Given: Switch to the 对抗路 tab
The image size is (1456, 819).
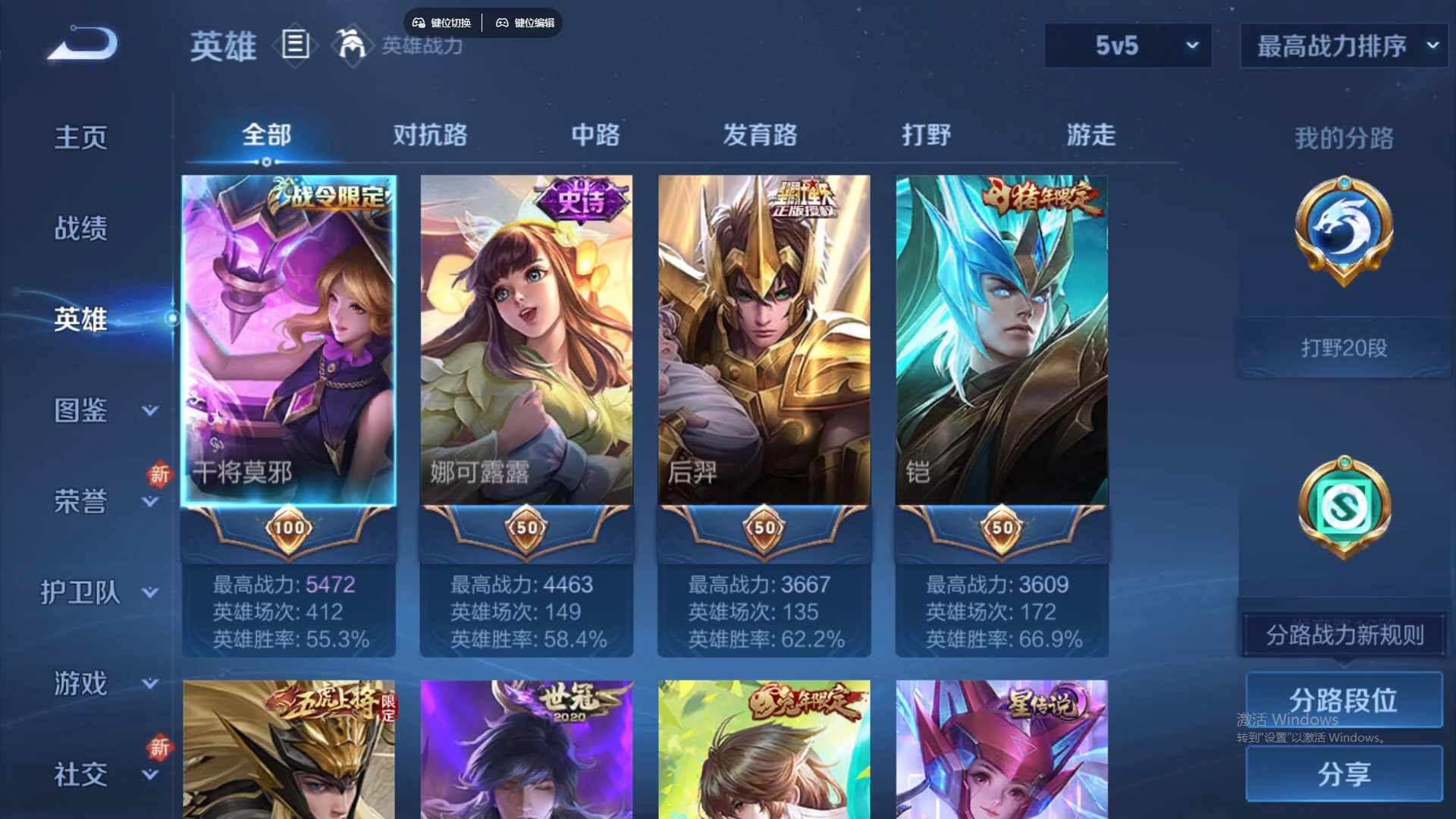Looking at the screenshot, I should tap(431, 135).
